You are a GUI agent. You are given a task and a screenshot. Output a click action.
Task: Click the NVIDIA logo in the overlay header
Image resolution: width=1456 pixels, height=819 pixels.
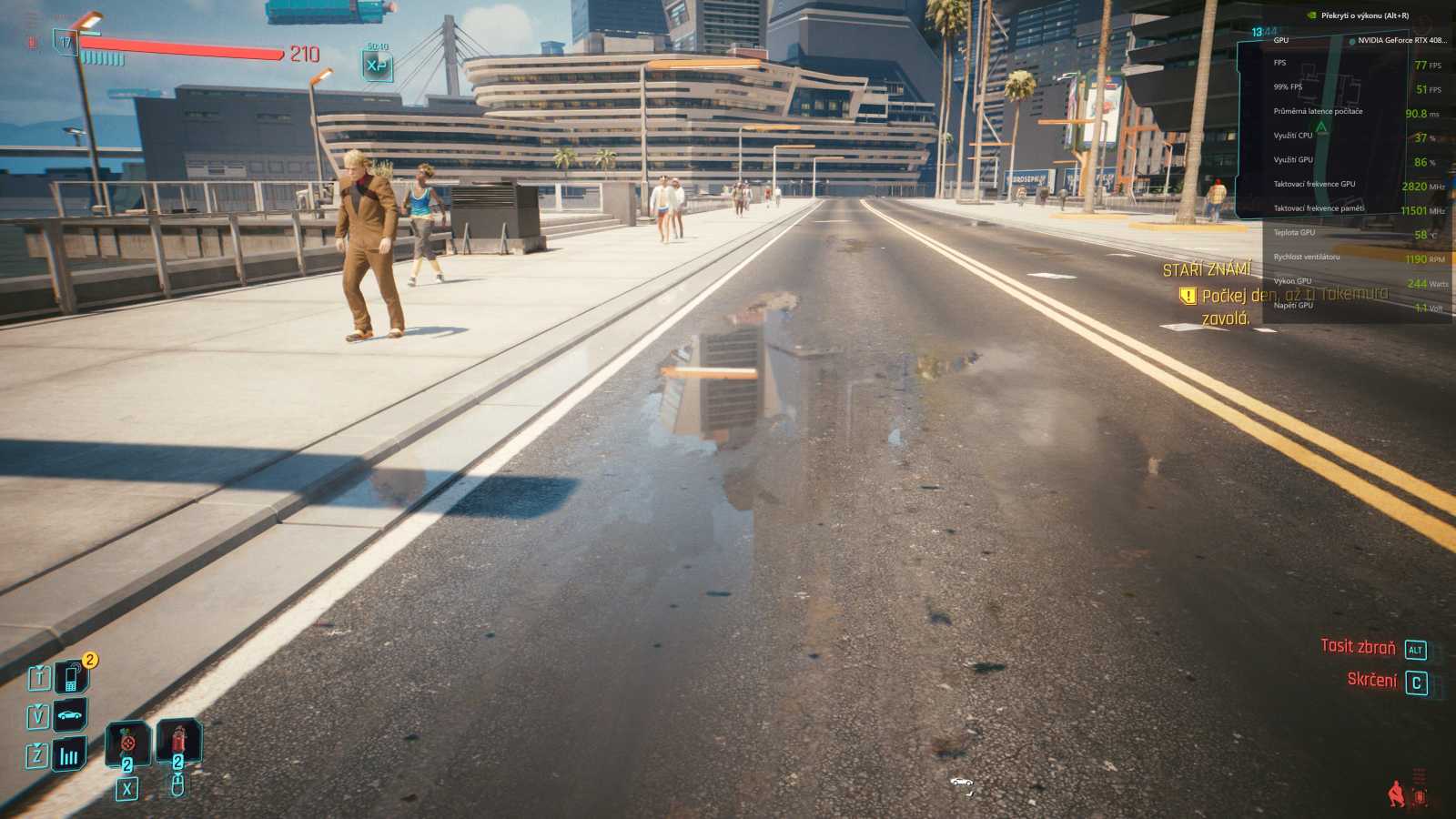point(1311,15)
